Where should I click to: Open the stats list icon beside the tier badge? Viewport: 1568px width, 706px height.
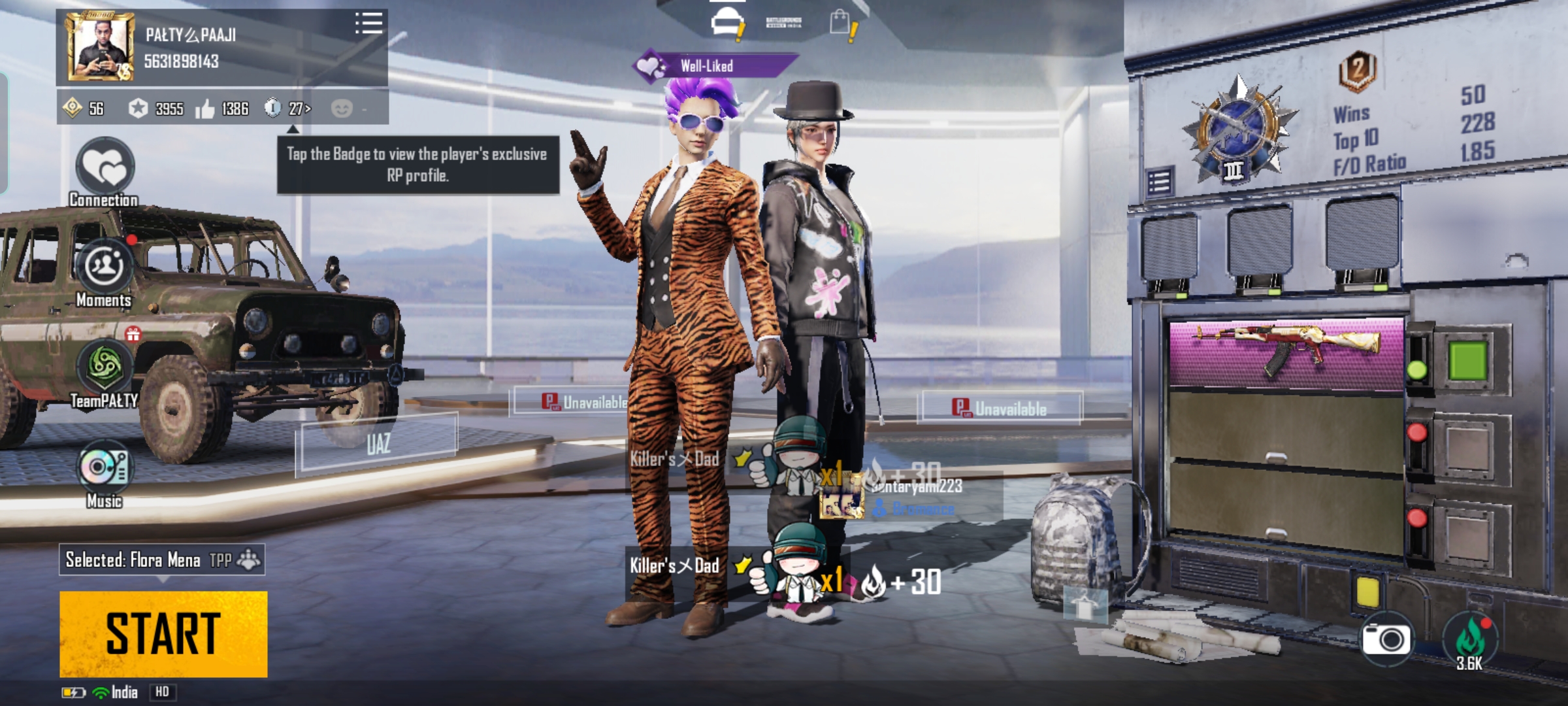tap(1159, 182)
